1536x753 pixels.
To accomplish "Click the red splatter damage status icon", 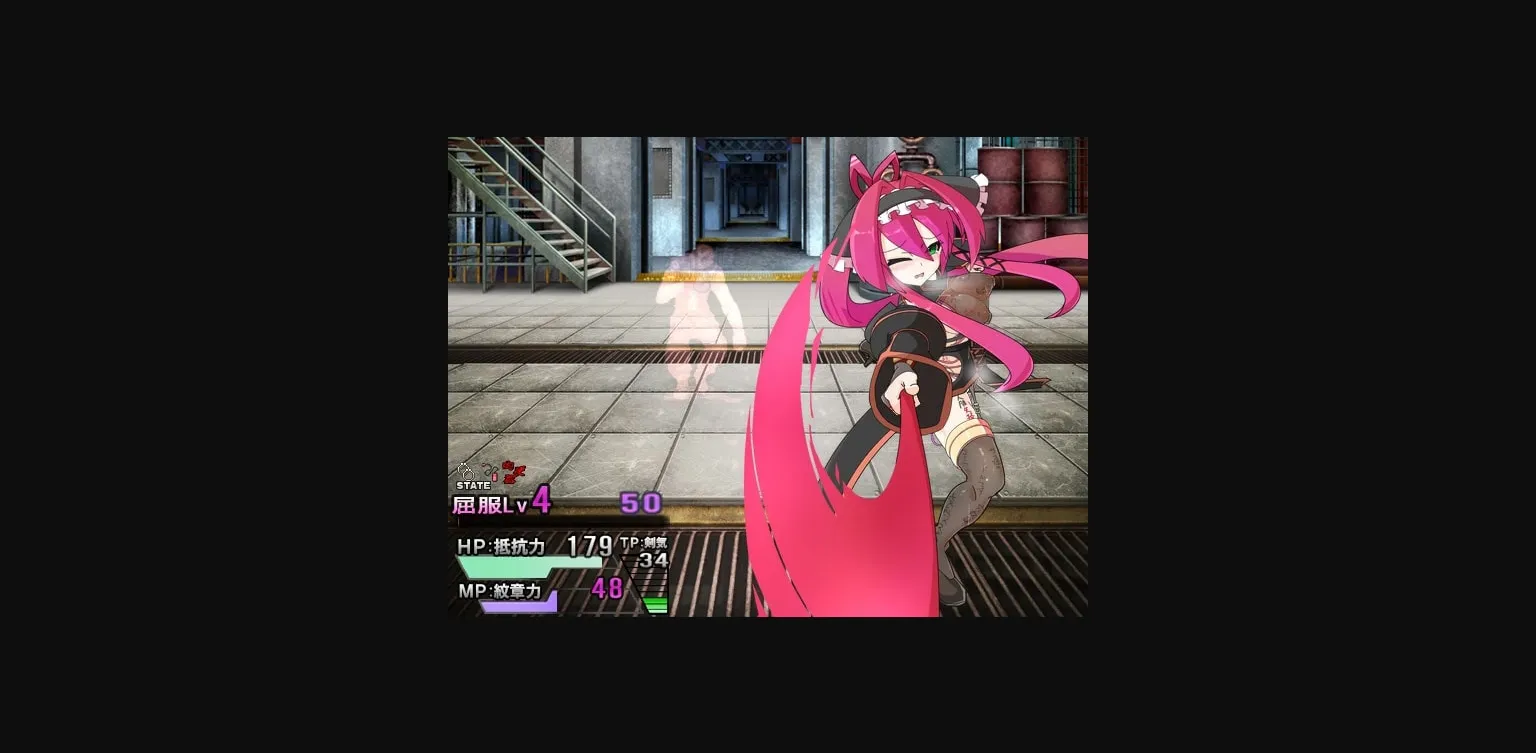I will (513, 470).
